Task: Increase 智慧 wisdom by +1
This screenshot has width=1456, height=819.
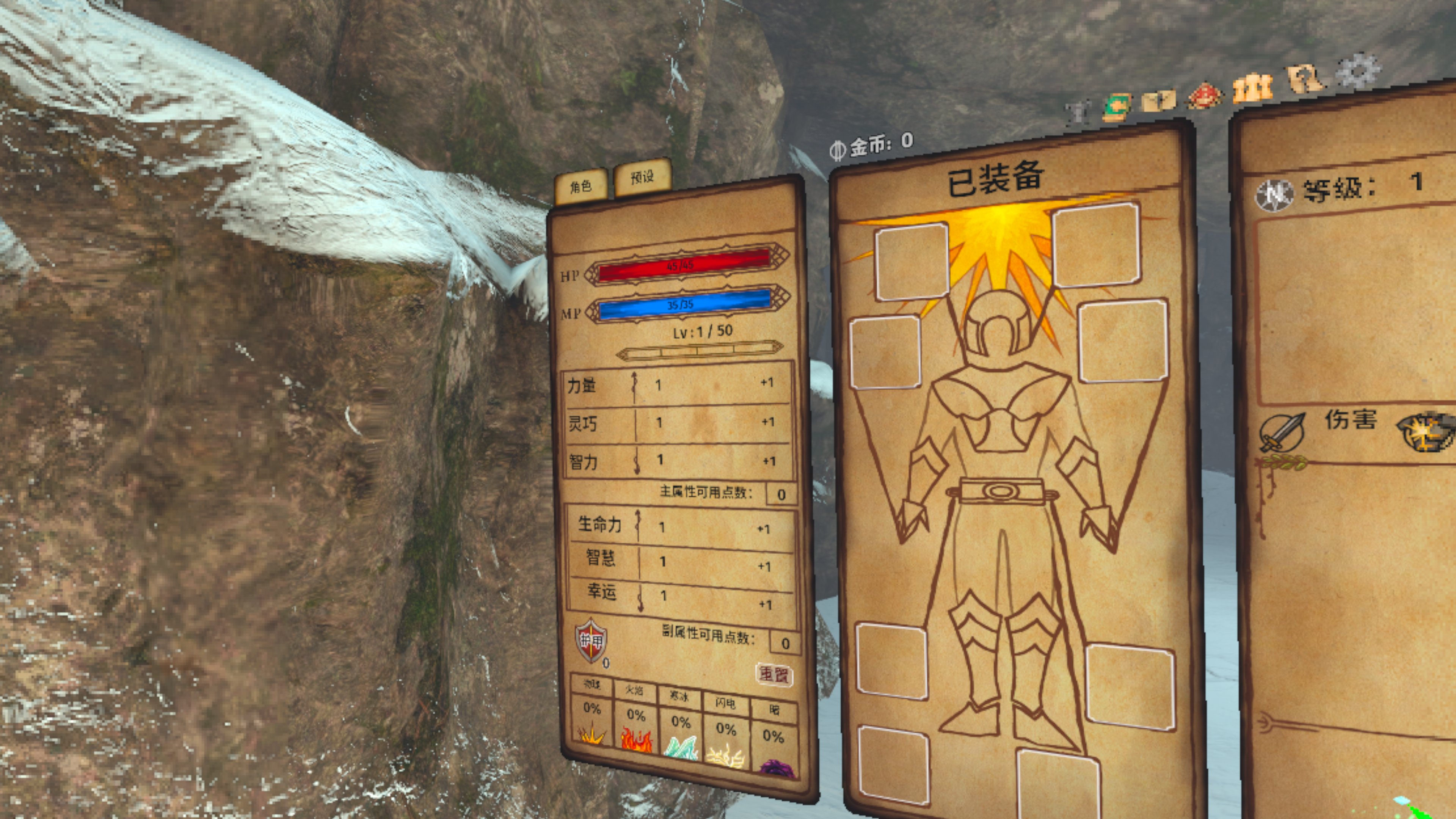Action: coord(764,566)
